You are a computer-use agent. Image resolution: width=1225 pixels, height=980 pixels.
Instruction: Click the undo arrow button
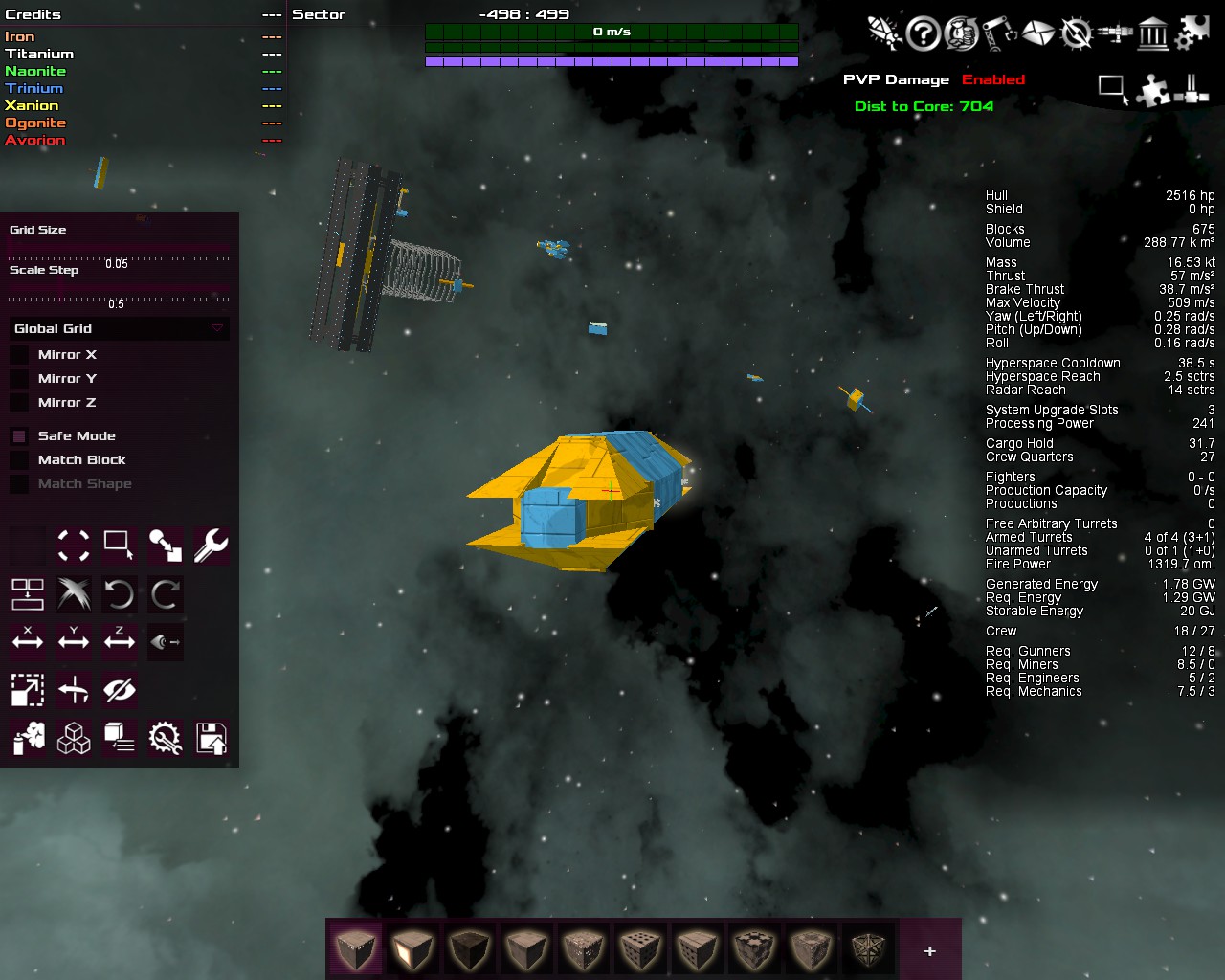[119, 594]
